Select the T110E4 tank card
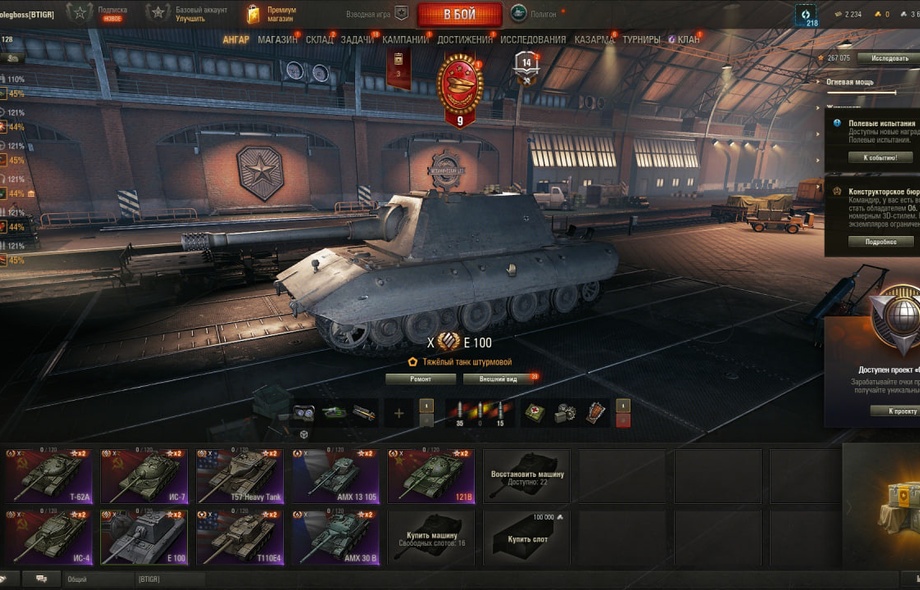920x590 pixels. pyautogui.click(x=240, y=538)
